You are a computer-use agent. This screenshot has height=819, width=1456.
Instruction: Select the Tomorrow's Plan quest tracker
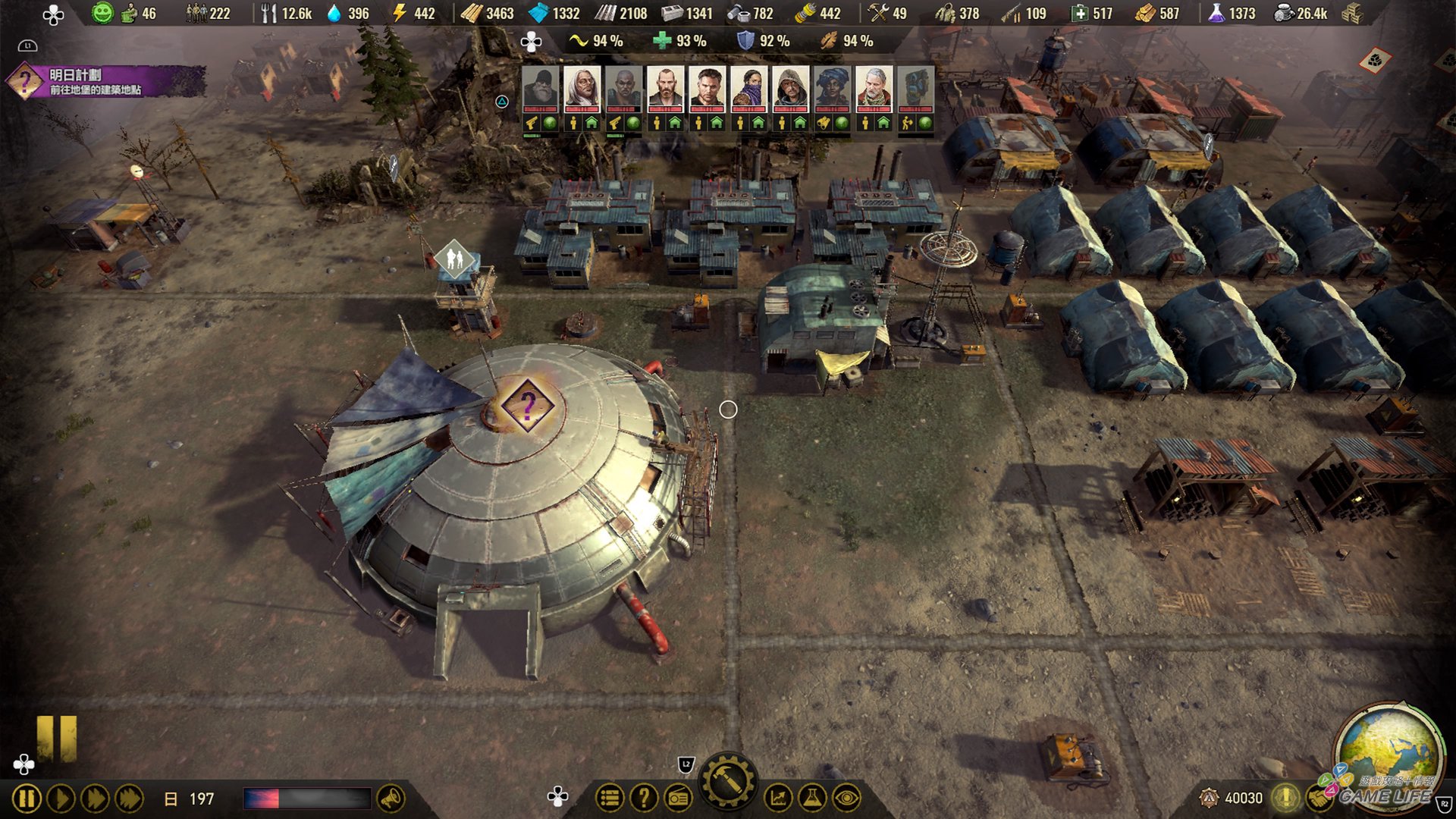point(106,81)
